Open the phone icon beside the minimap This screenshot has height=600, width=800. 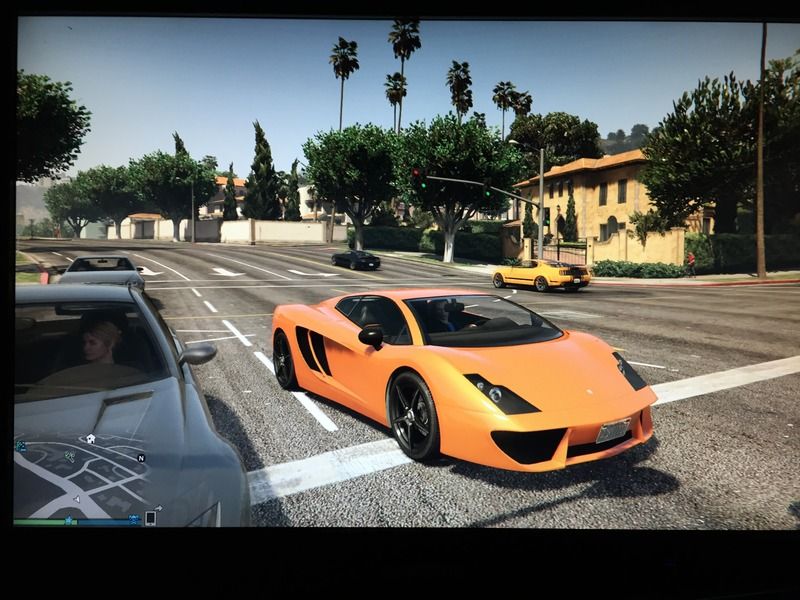[151, 517]
